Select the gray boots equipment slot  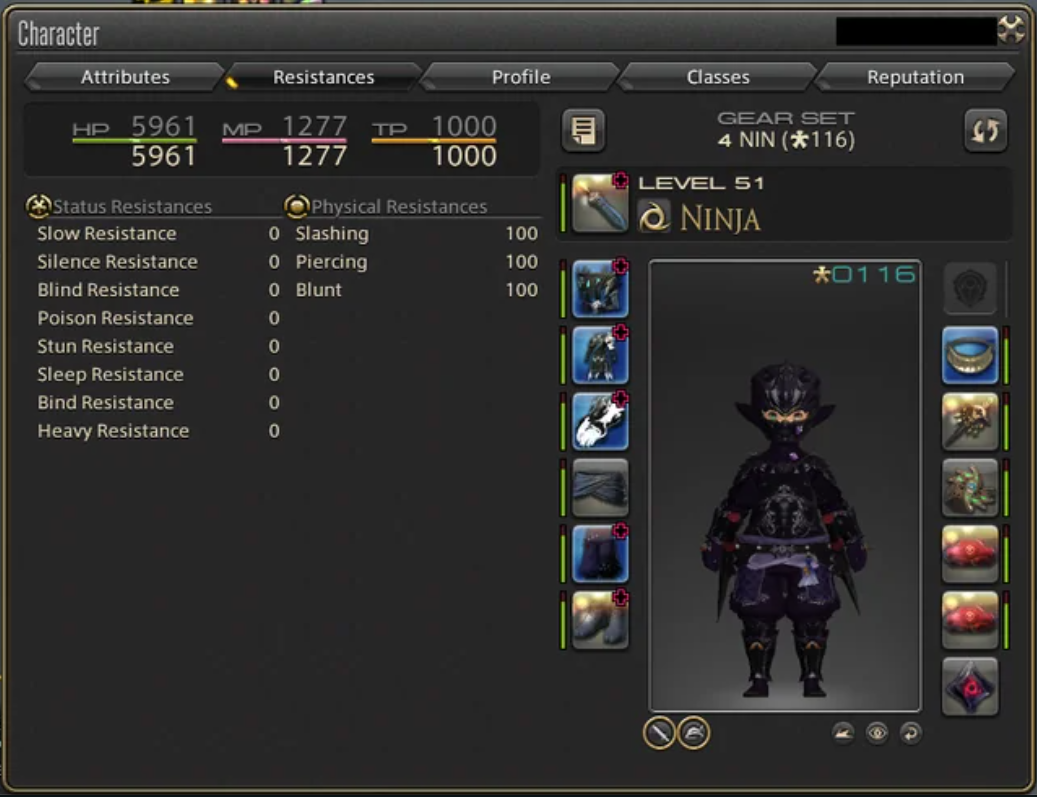click(600, 619)
